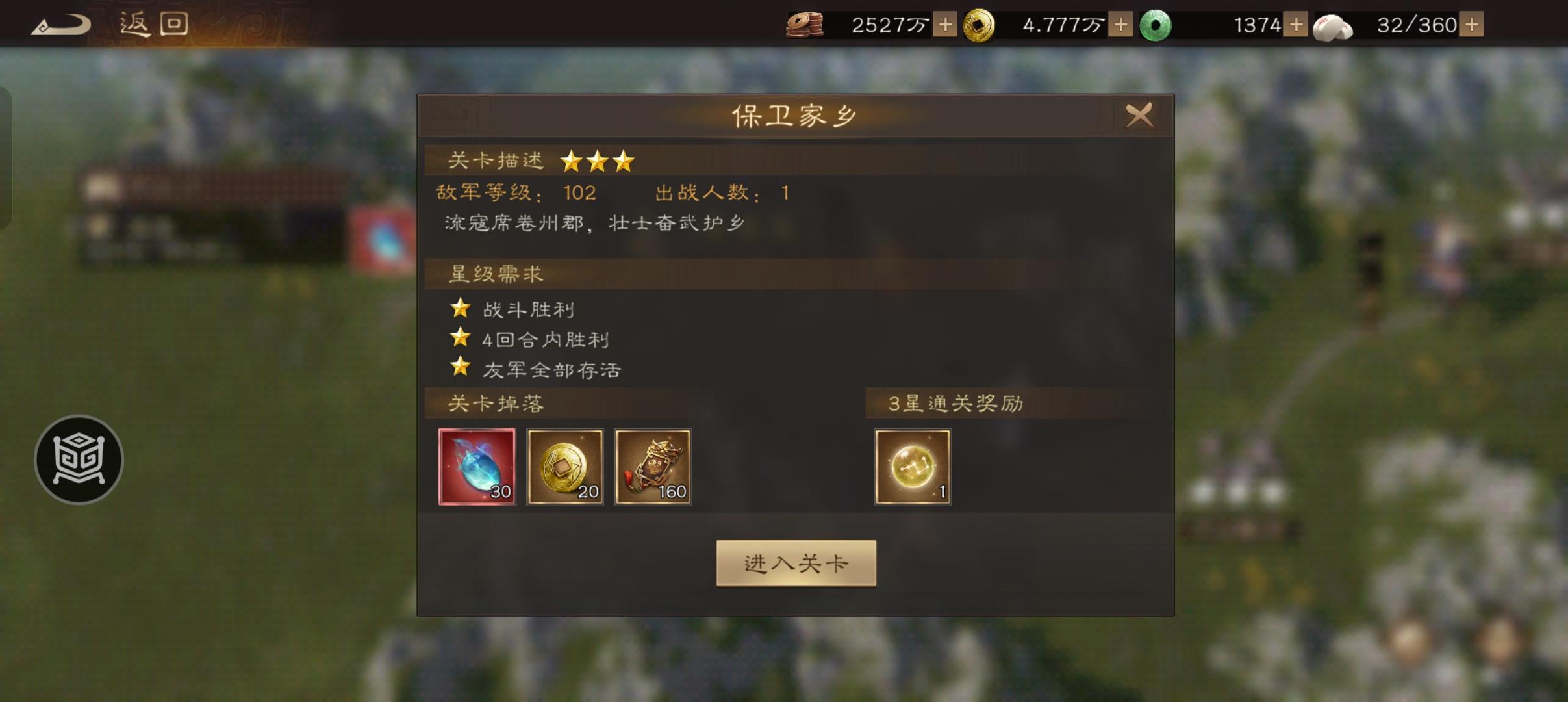
Task: Click the three-star rating next to 关卡描述
Action: click(599, 160)
